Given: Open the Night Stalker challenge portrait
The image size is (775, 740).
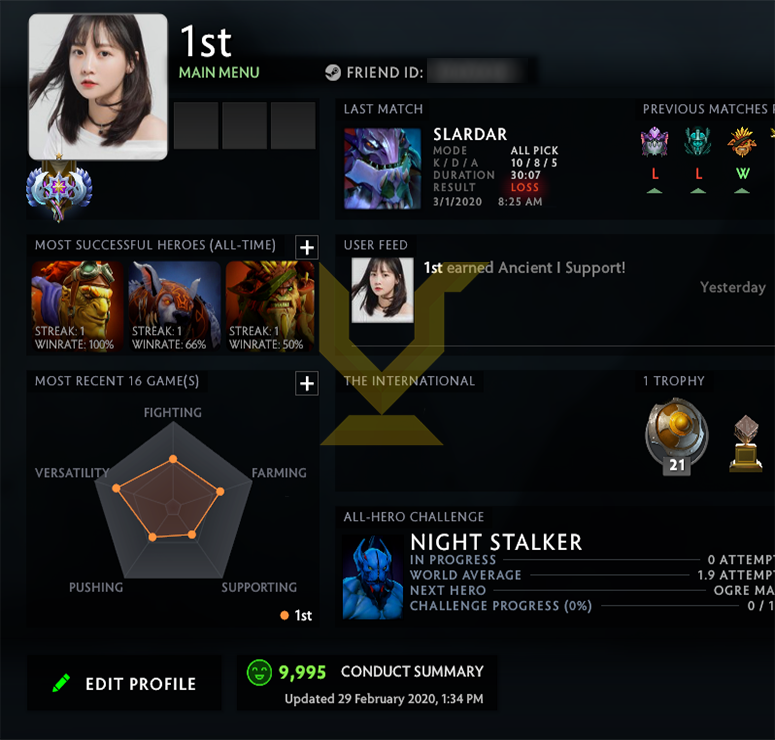Looking at the screenshot, I should (x=373, y=577).
